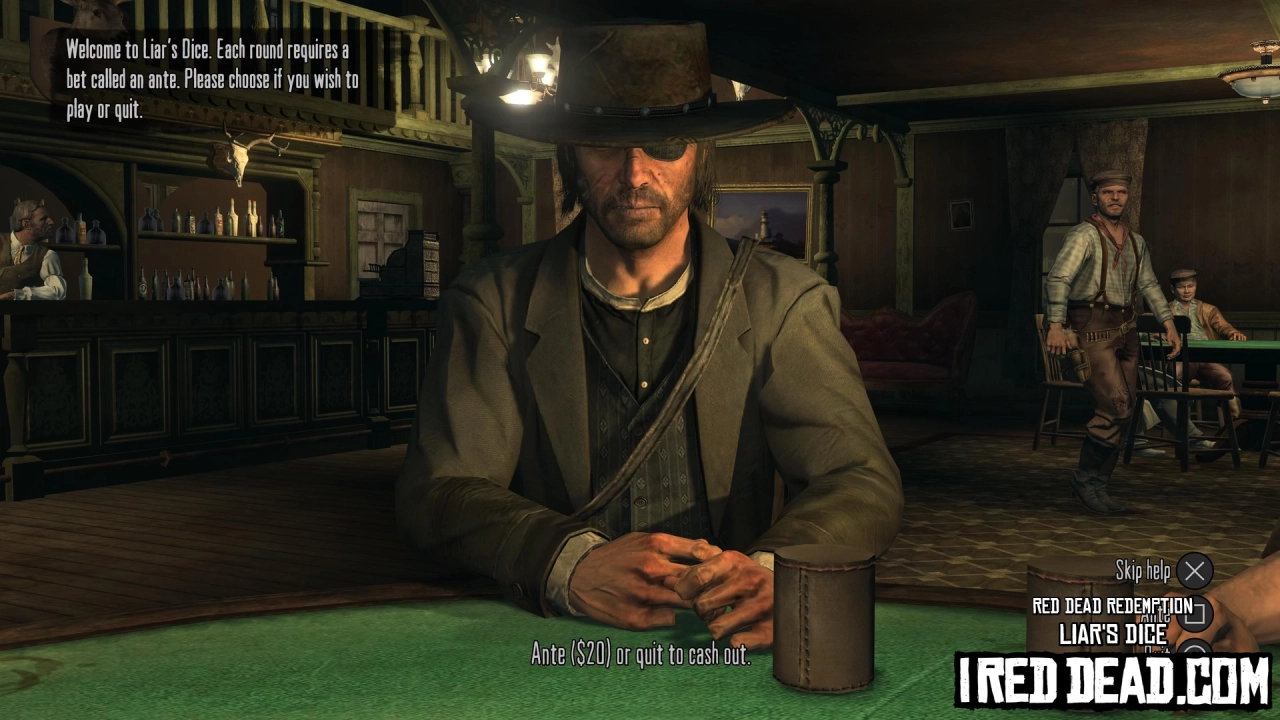This screenshot has width=1280, height=720.
Task: Click the X button icon beside Skip help
Action: click(x=1194, y=572)
